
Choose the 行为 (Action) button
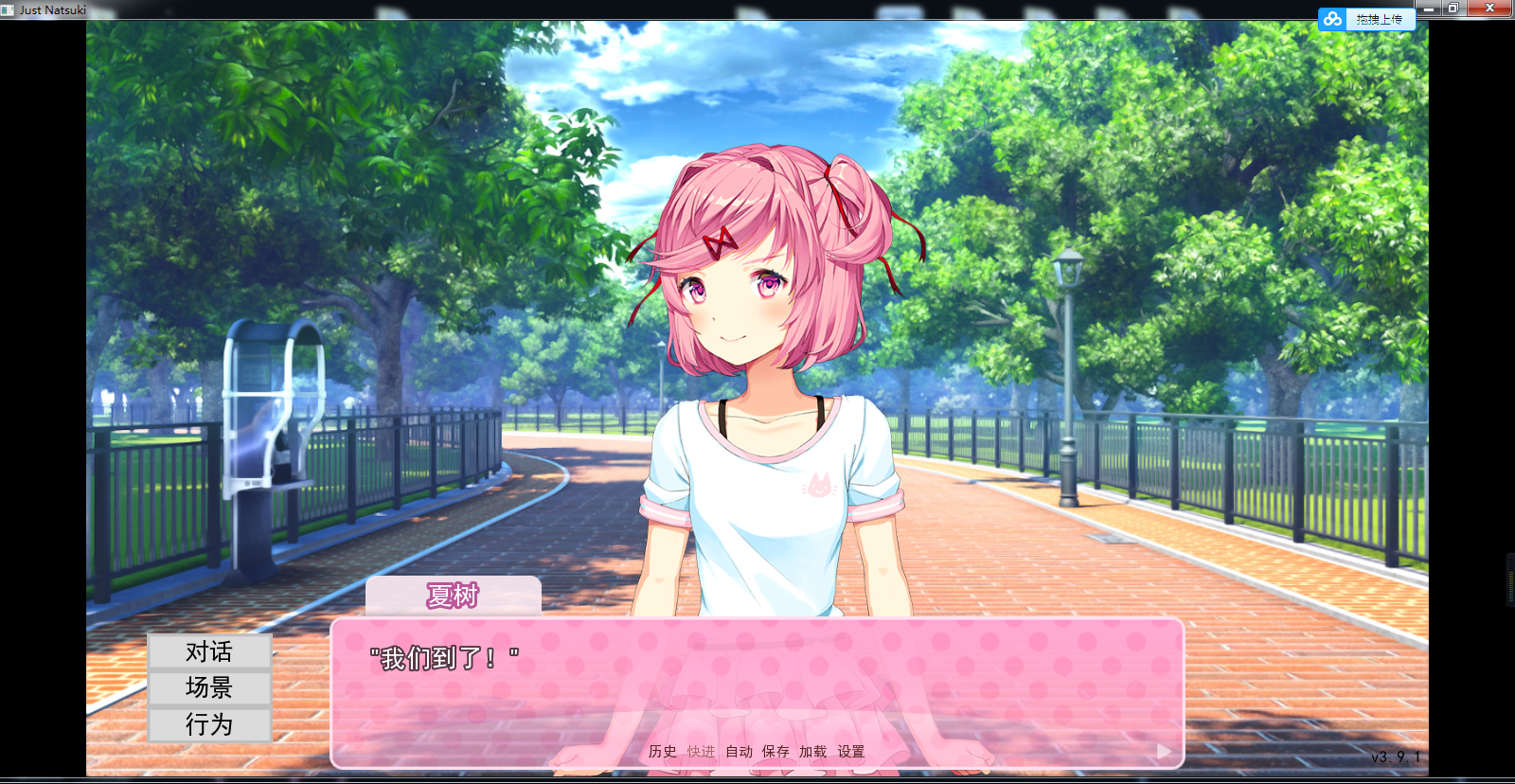(209, 724)
